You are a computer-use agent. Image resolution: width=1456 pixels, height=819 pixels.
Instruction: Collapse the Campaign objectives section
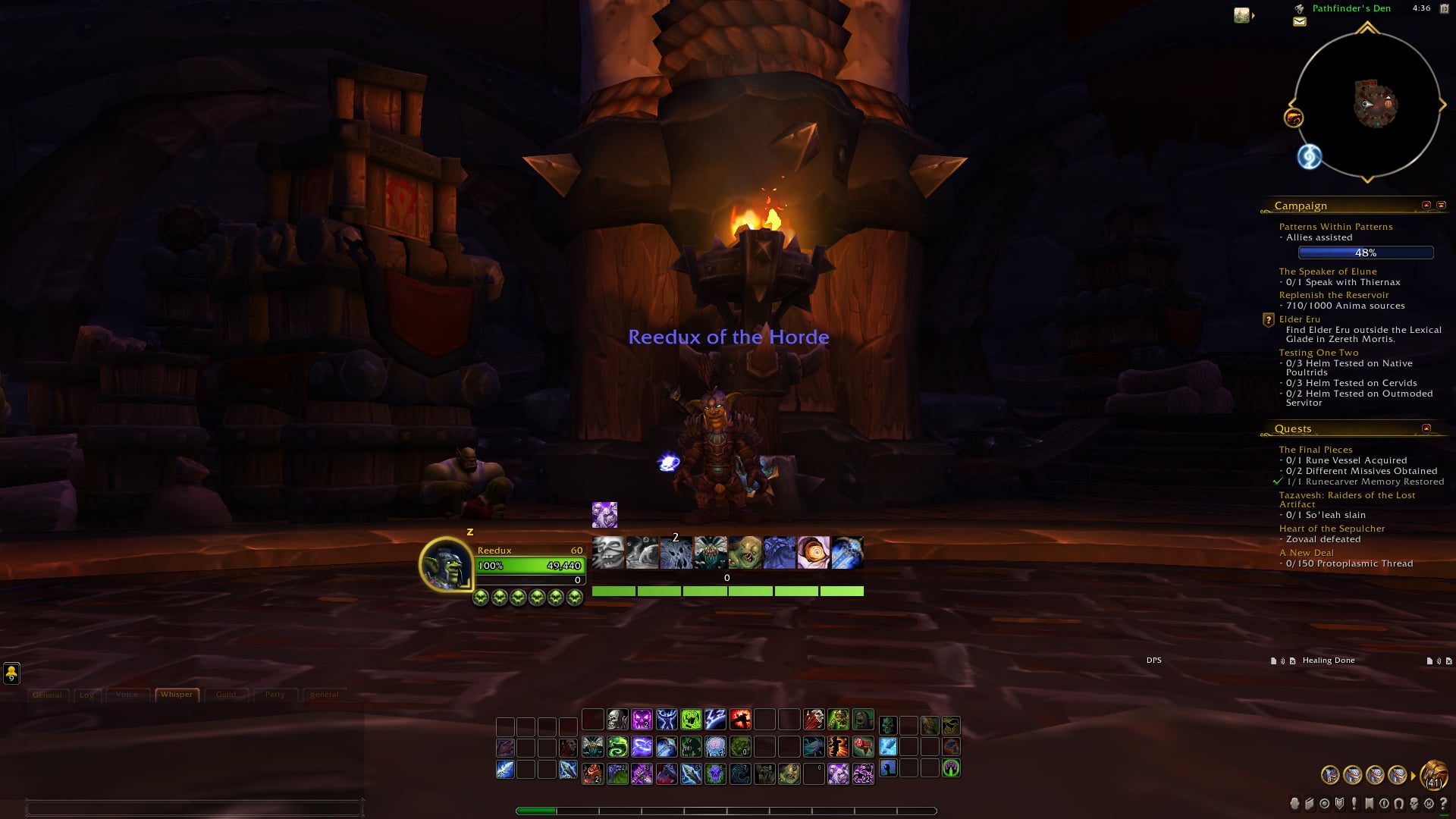(1426, 206)
